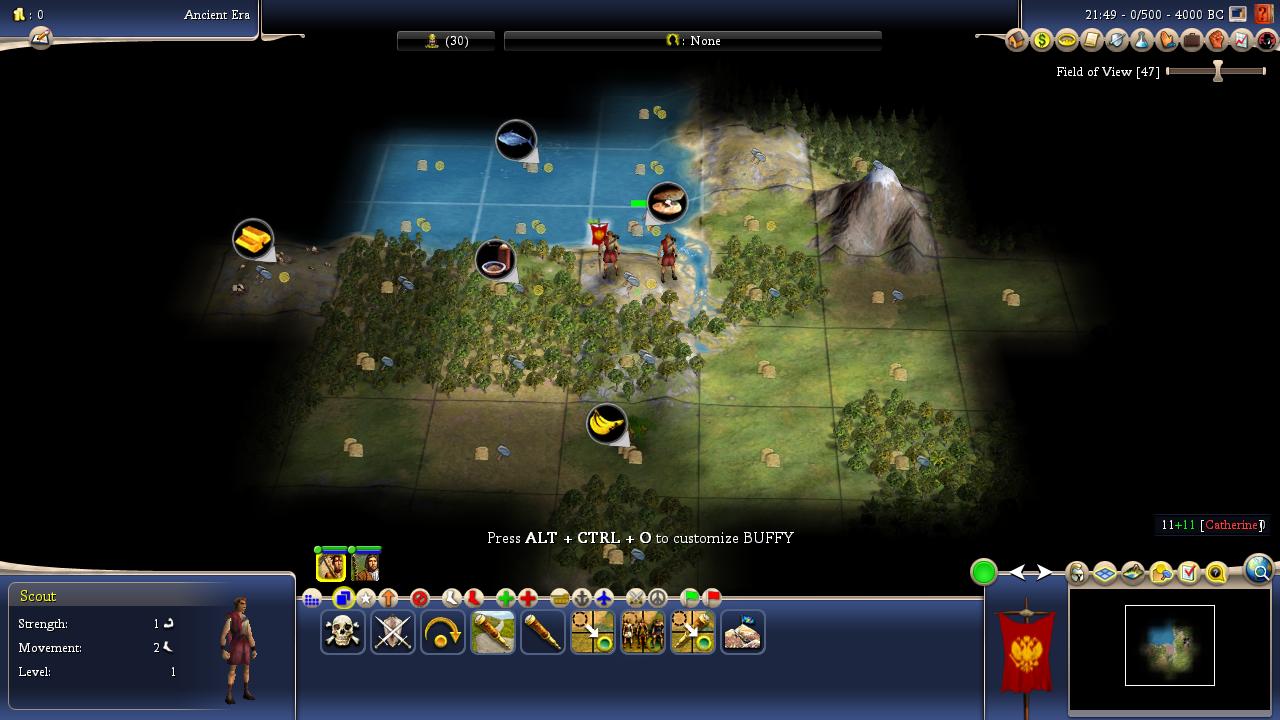Adjust the Field of View slider
Screen dimensions: 1280x720
pyautogui.click(x=1217, y=71)
